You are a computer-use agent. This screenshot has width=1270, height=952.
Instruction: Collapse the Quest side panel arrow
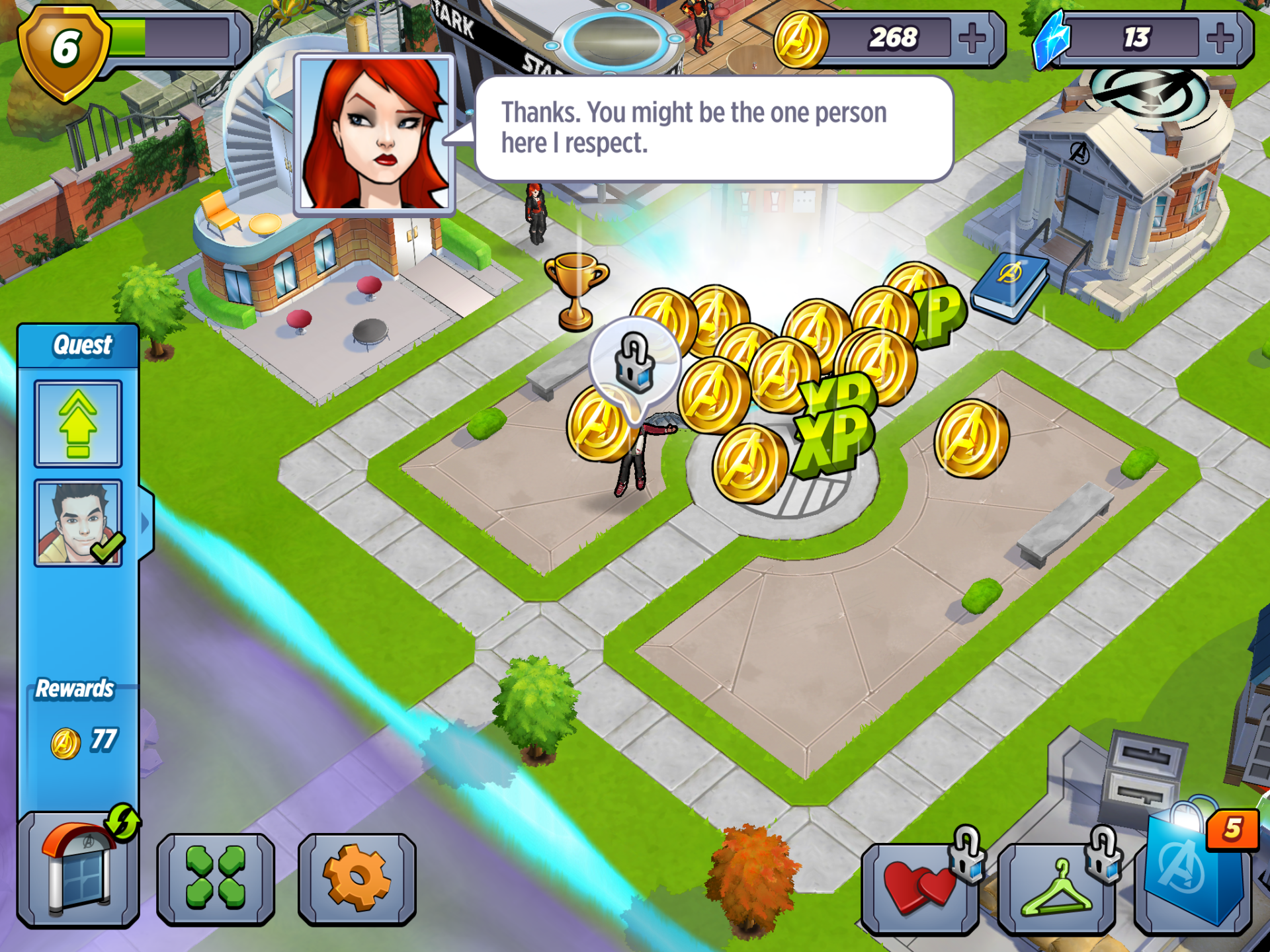click(146, 523)
